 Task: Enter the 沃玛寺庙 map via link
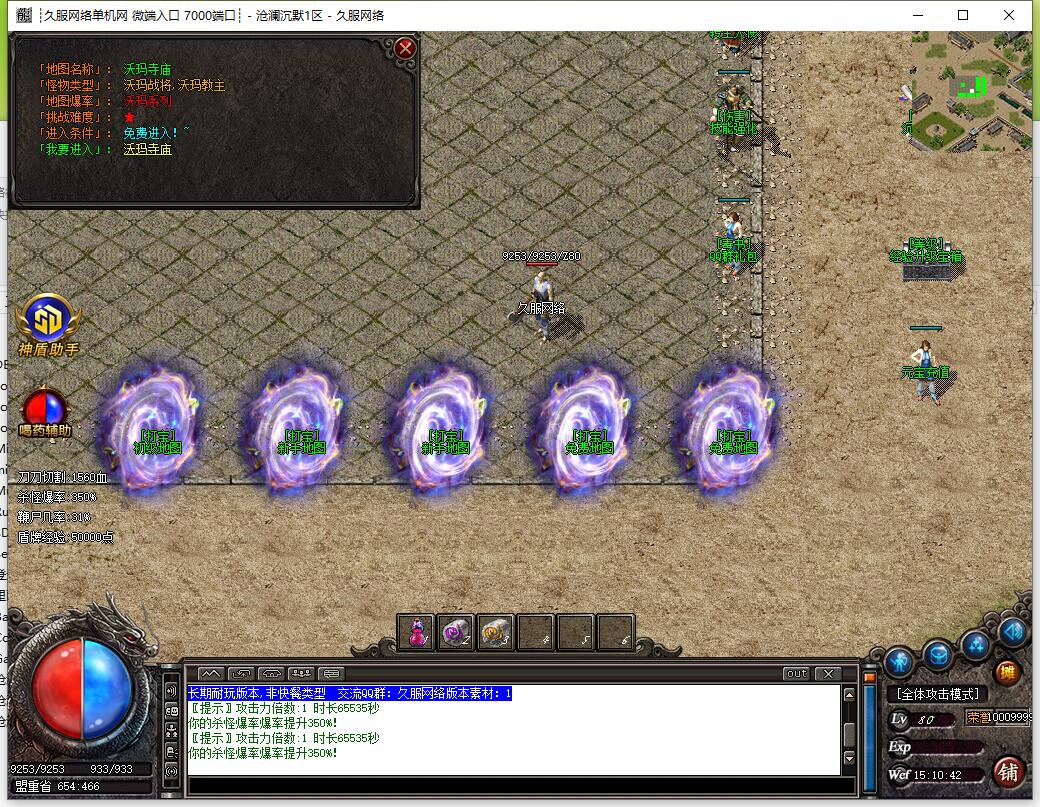pos(148,150)
